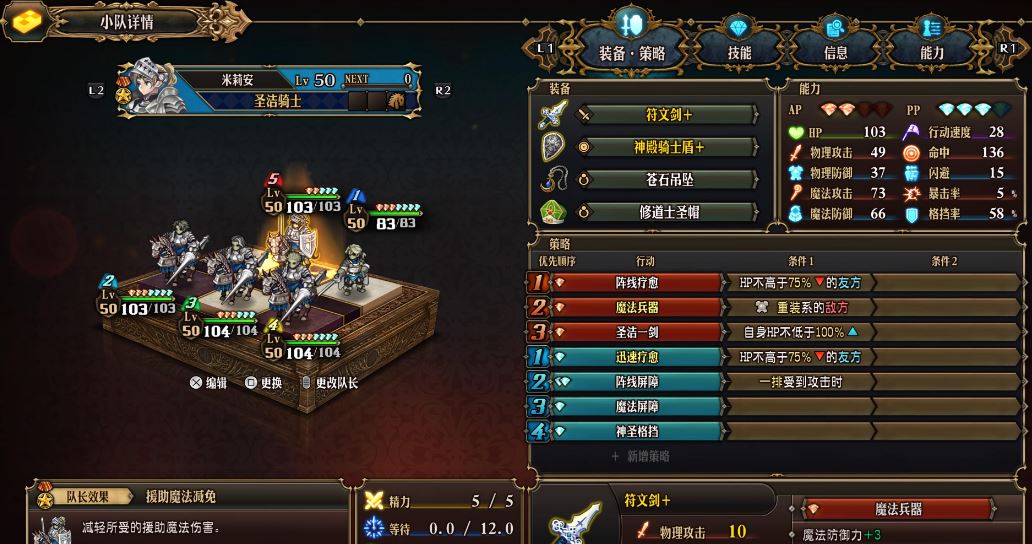Pick the 迅速疗愈 passive tactic
Image resolution: width=1032 pixels, height=544 pixels.
(x=636, y=357)
